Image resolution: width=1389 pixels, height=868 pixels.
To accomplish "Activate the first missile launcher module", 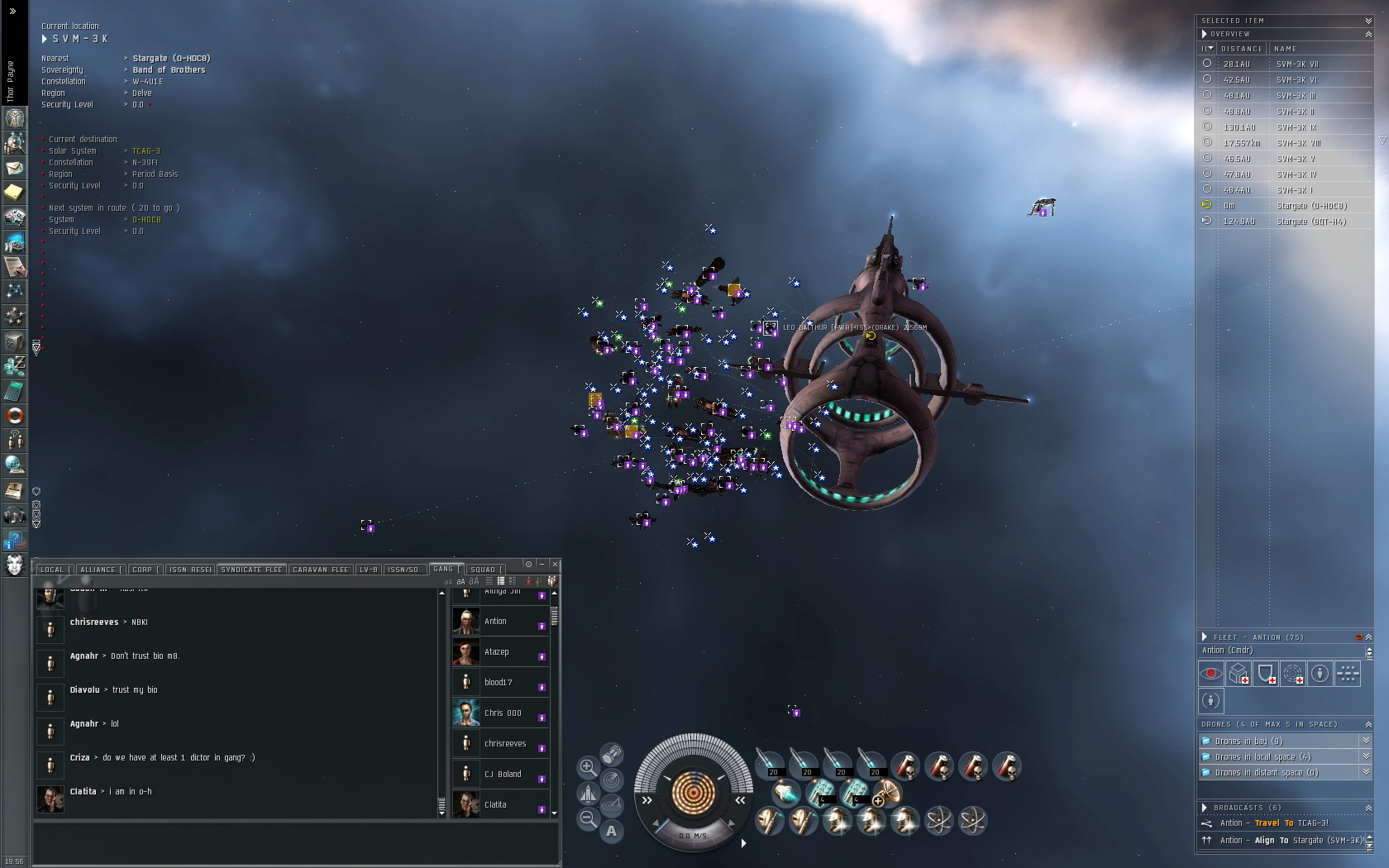I will click(x=771, y=765).
